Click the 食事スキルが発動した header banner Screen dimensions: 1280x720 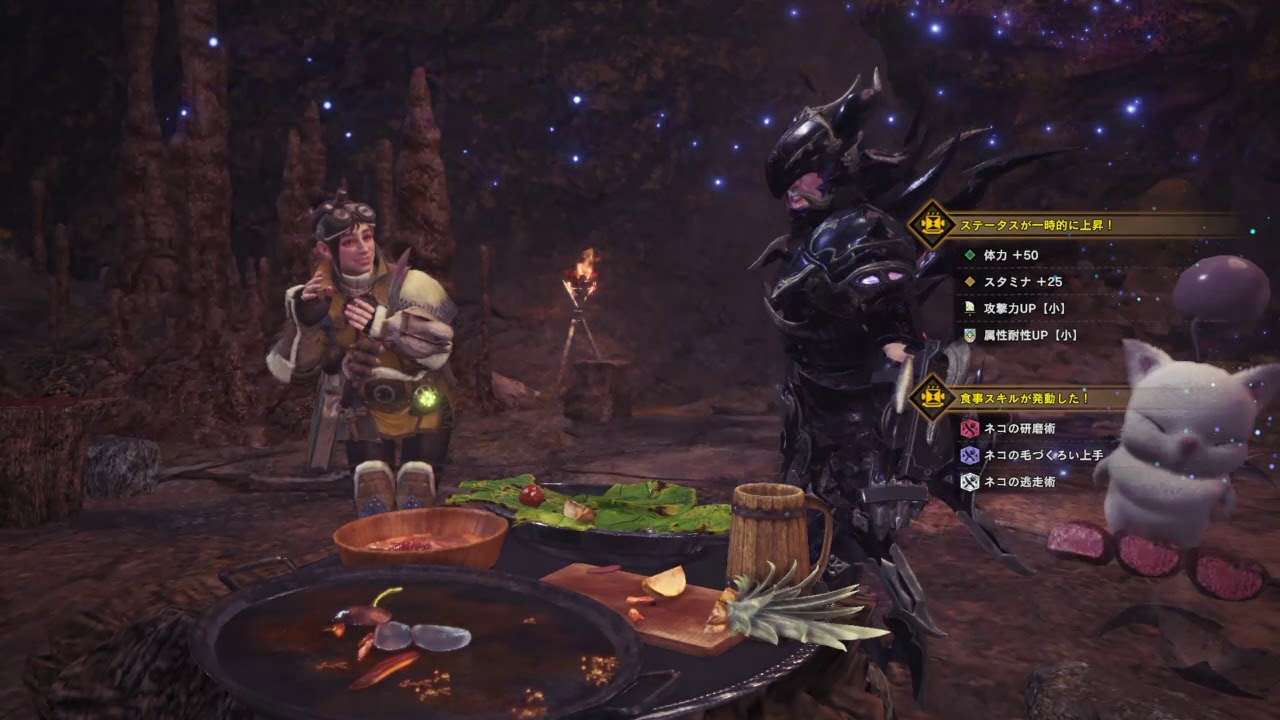click(x=1023, y=398)
